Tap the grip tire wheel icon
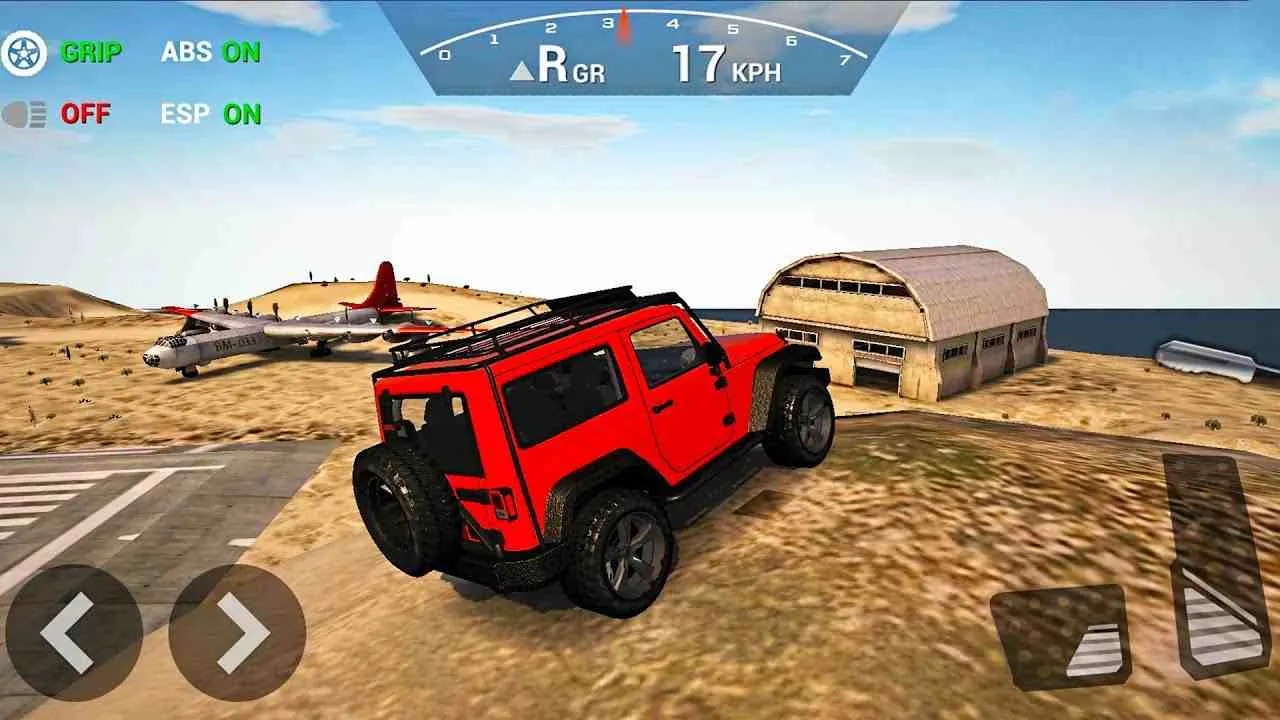This screenshot has width=1280, height=720. click(27, 49)
